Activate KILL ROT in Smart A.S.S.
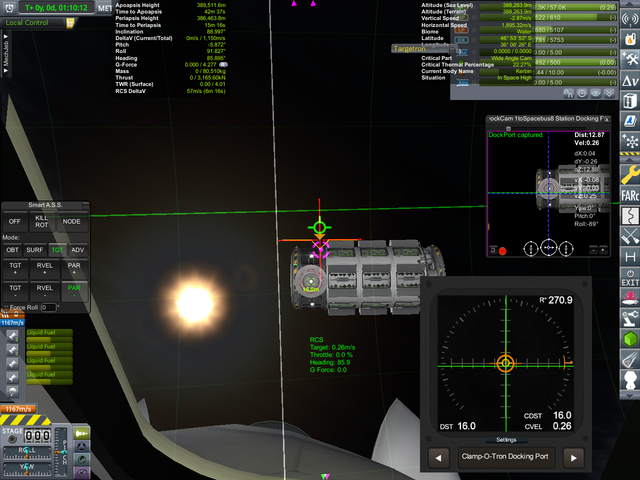 point(42,221)
